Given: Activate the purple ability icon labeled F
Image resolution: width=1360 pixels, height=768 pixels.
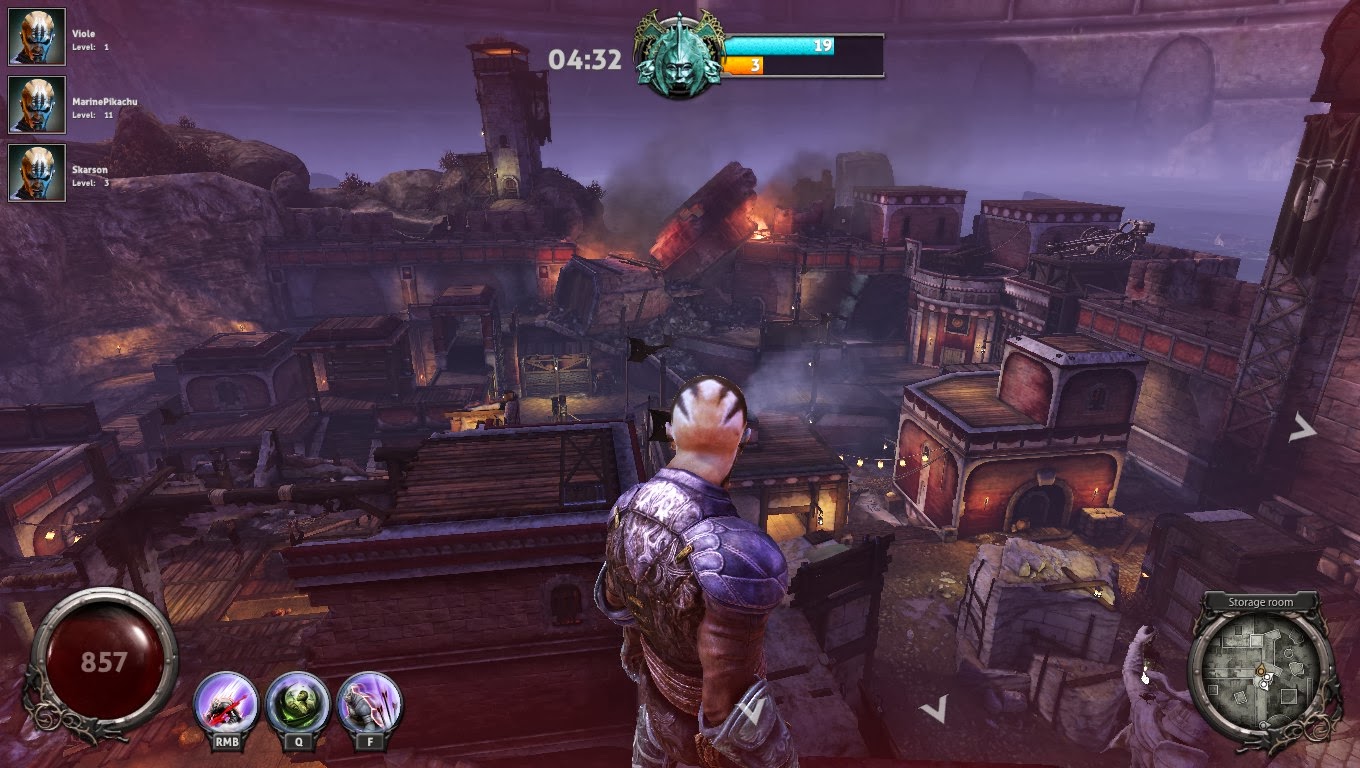Looking at the screenshot, I should [x=370, y=703].
